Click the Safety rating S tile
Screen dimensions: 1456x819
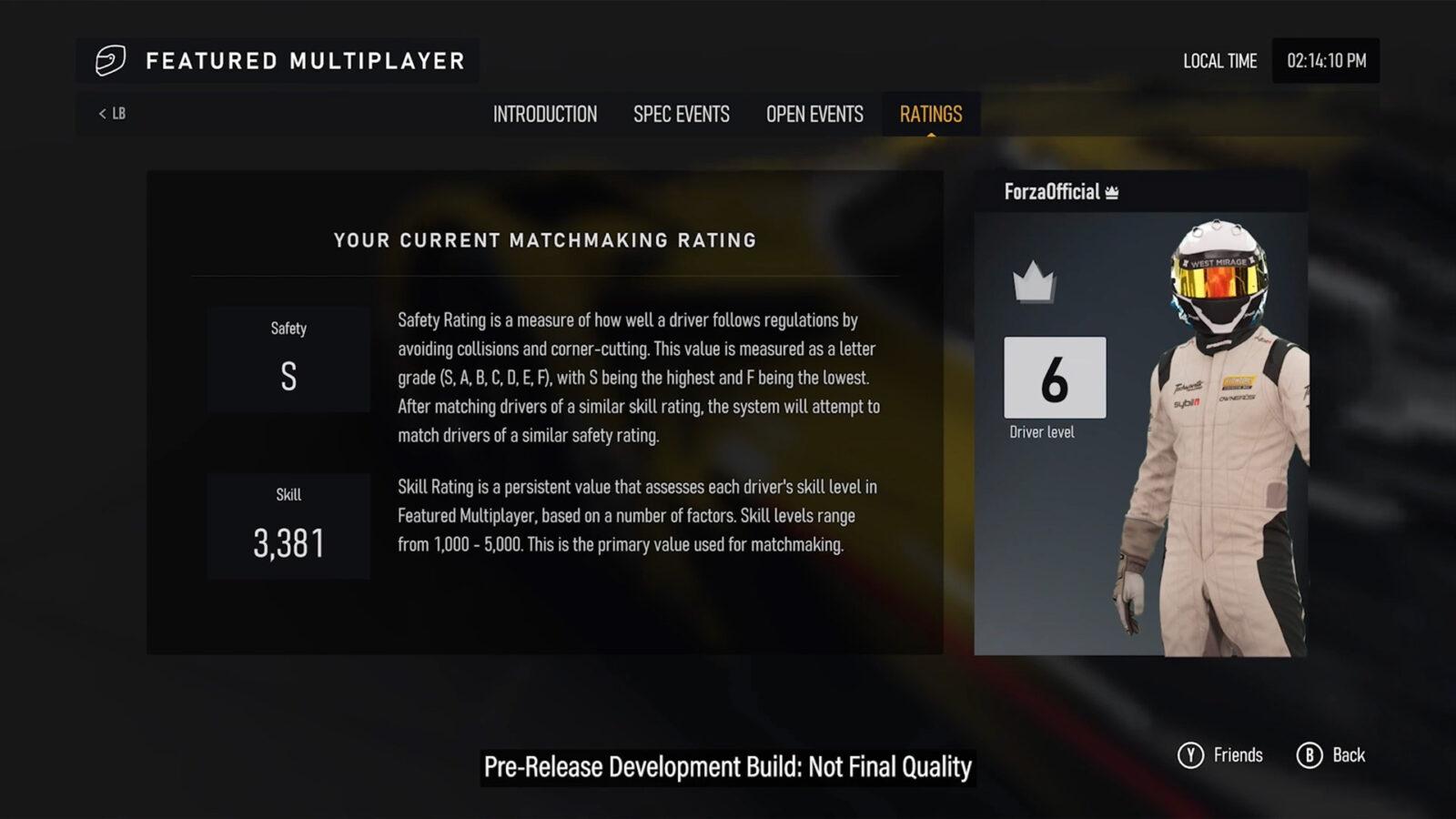tap(288, 357)
